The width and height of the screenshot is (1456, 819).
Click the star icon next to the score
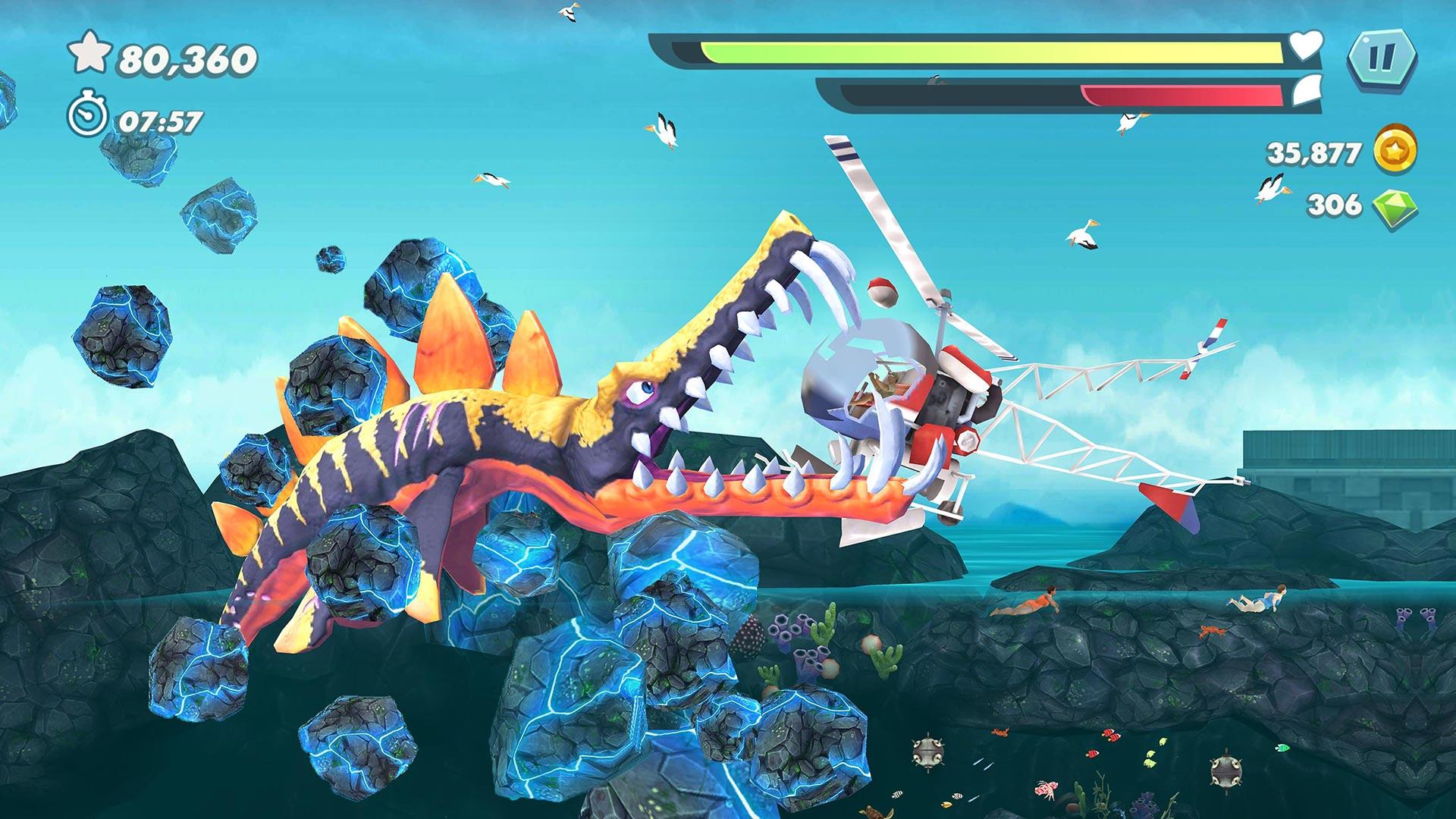coord(91,53)
